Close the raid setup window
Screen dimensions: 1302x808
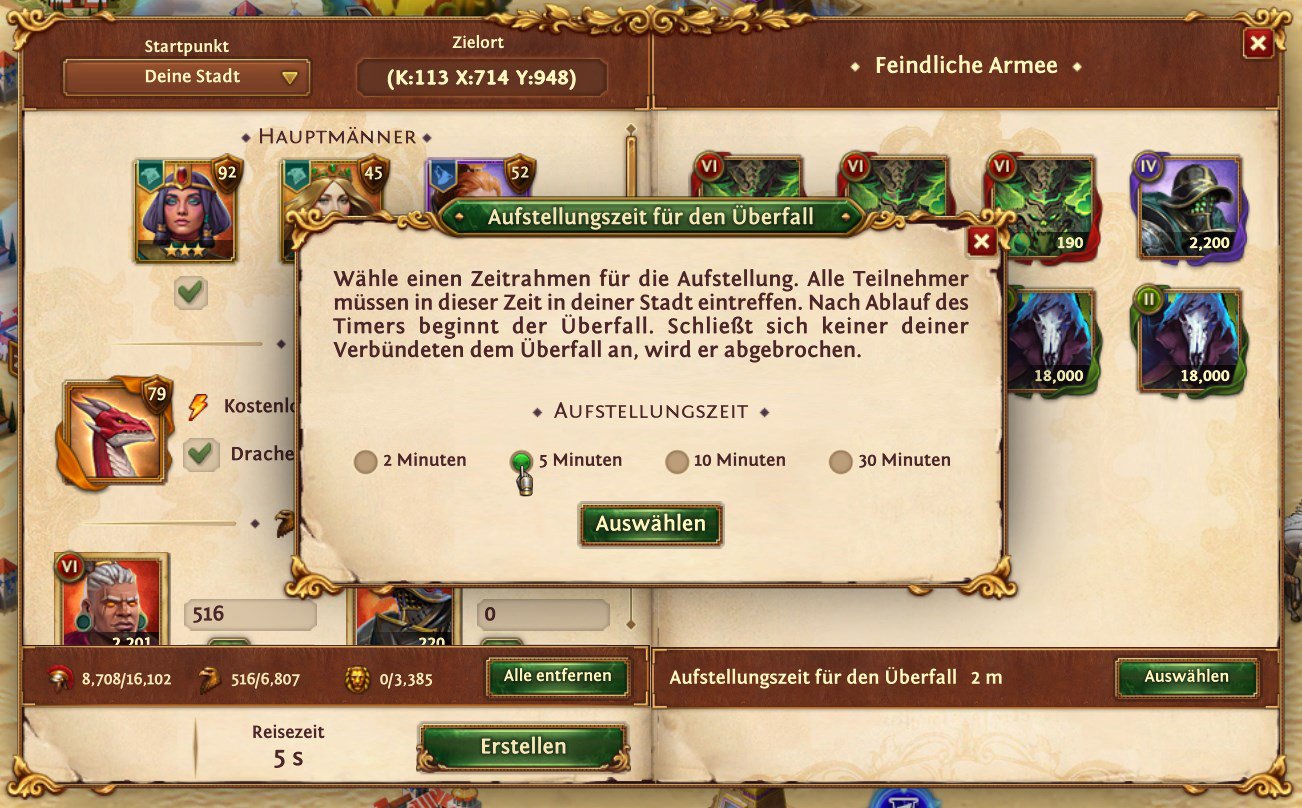[1258, 43]
